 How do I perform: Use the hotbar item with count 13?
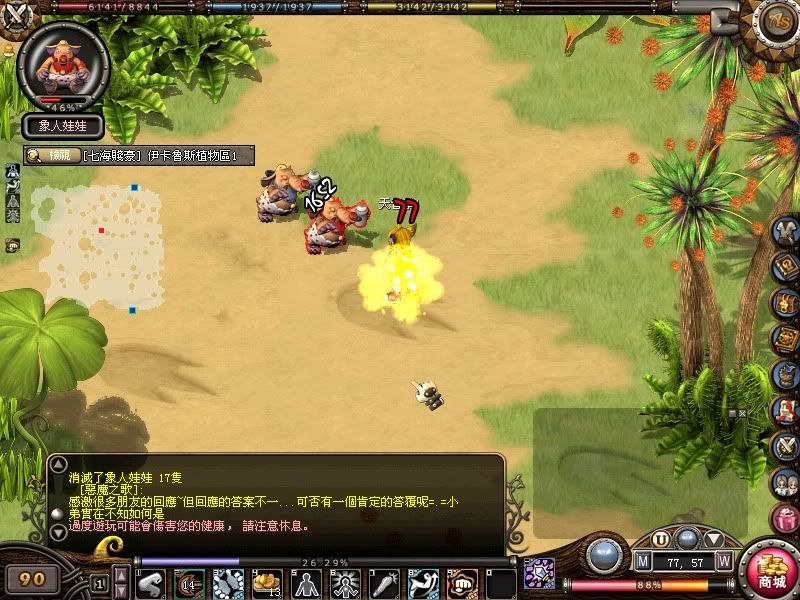coord(267,582)
